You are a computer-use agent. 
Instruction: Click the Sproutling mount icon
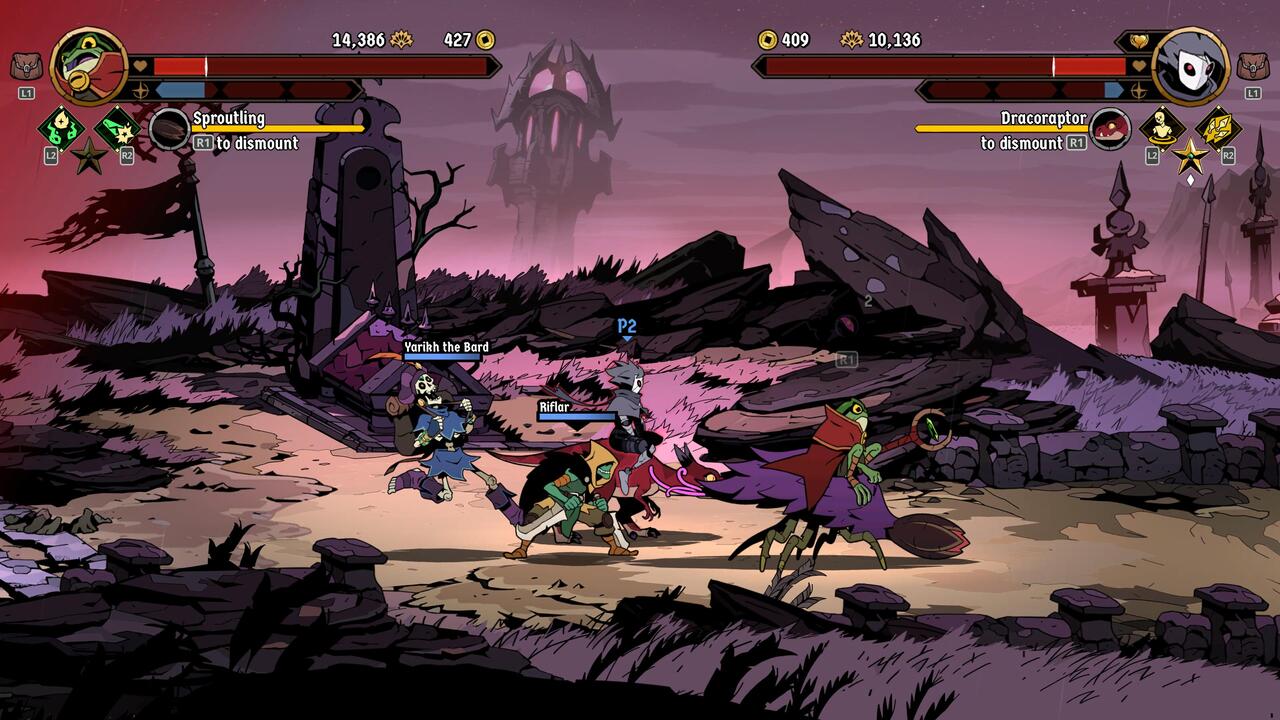tap(169, 130)
